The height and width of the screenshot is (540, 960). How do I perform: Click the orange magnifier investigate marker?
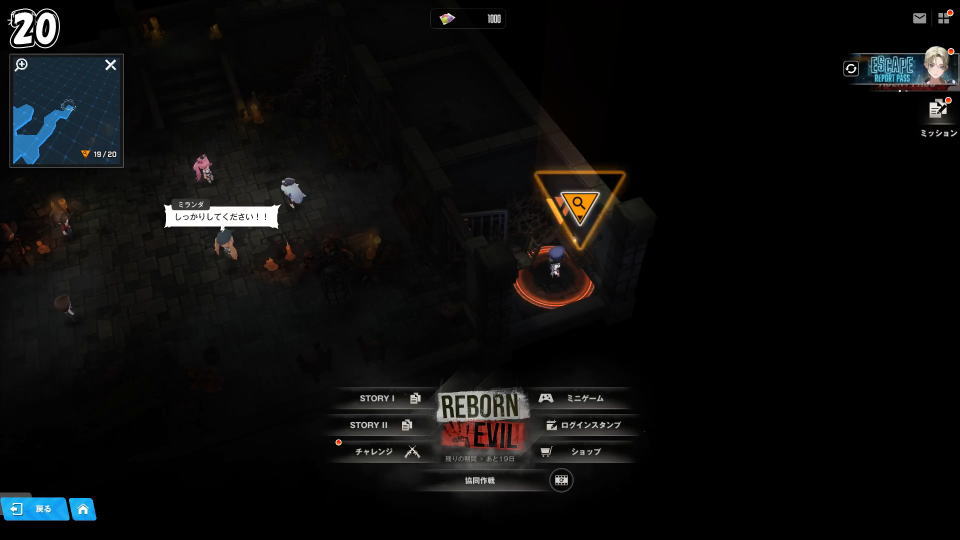[579, 204]
